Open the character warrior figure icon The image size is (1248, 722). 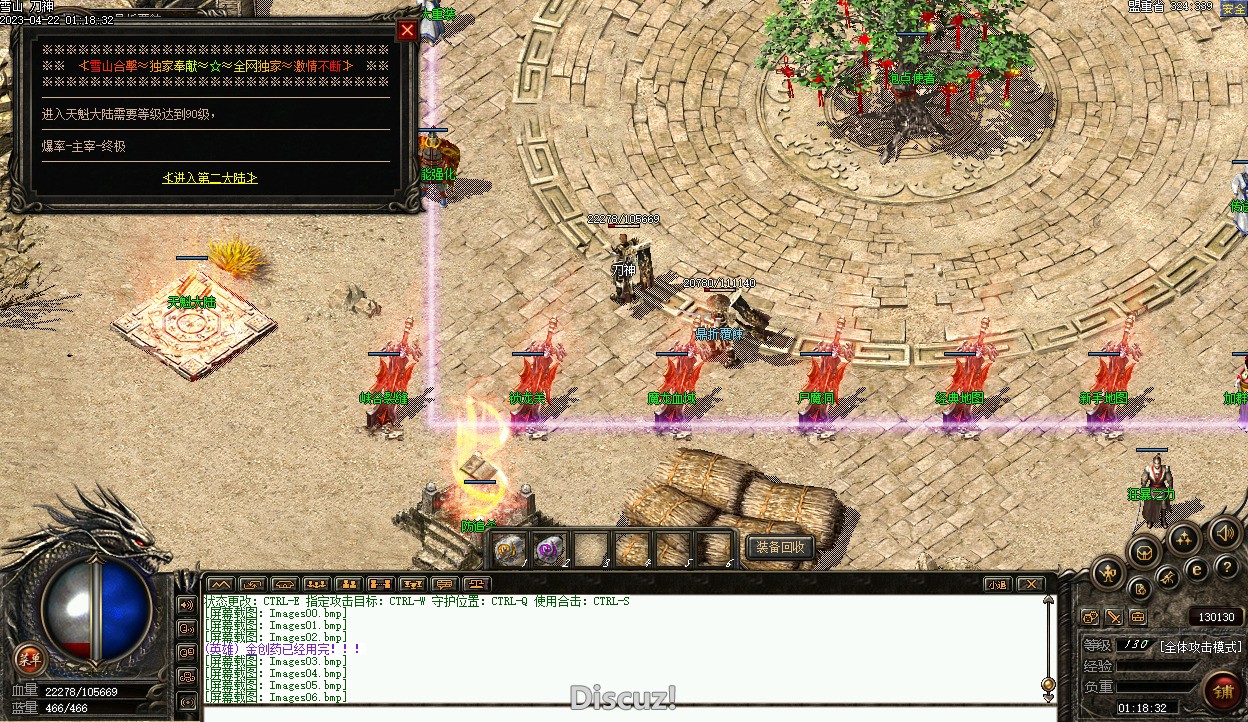1108,573
